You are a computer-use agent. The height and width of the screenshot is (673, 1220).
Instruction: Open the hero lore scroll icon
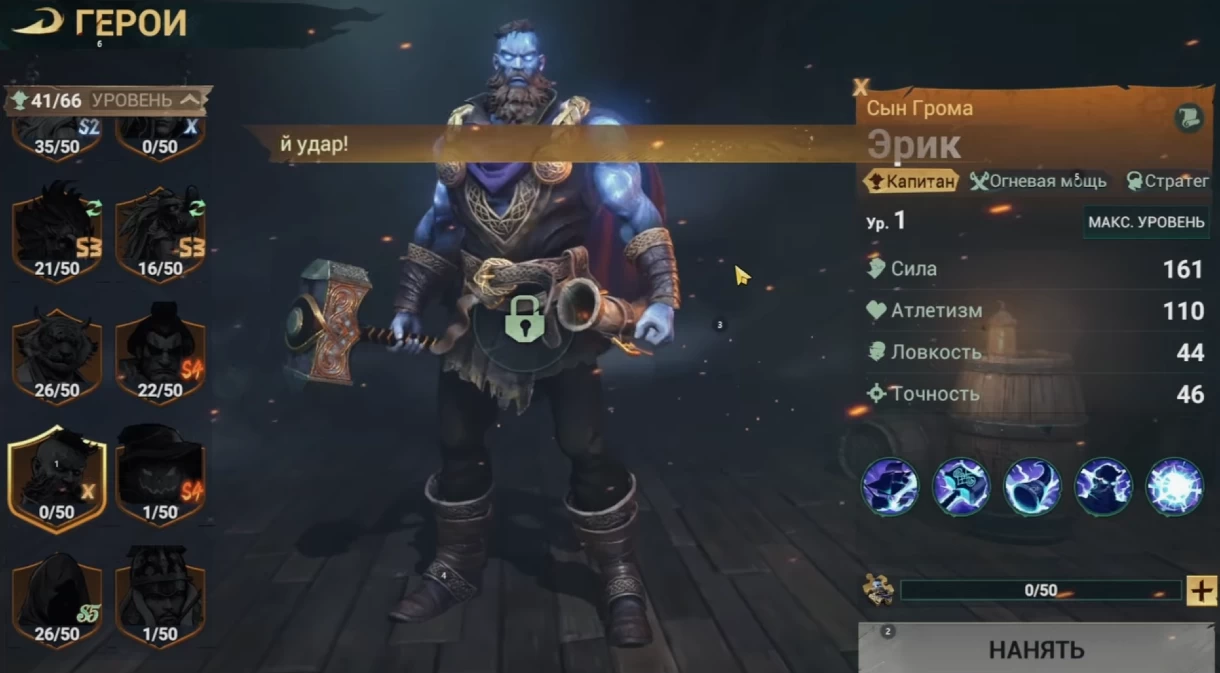click(1188, 118)
